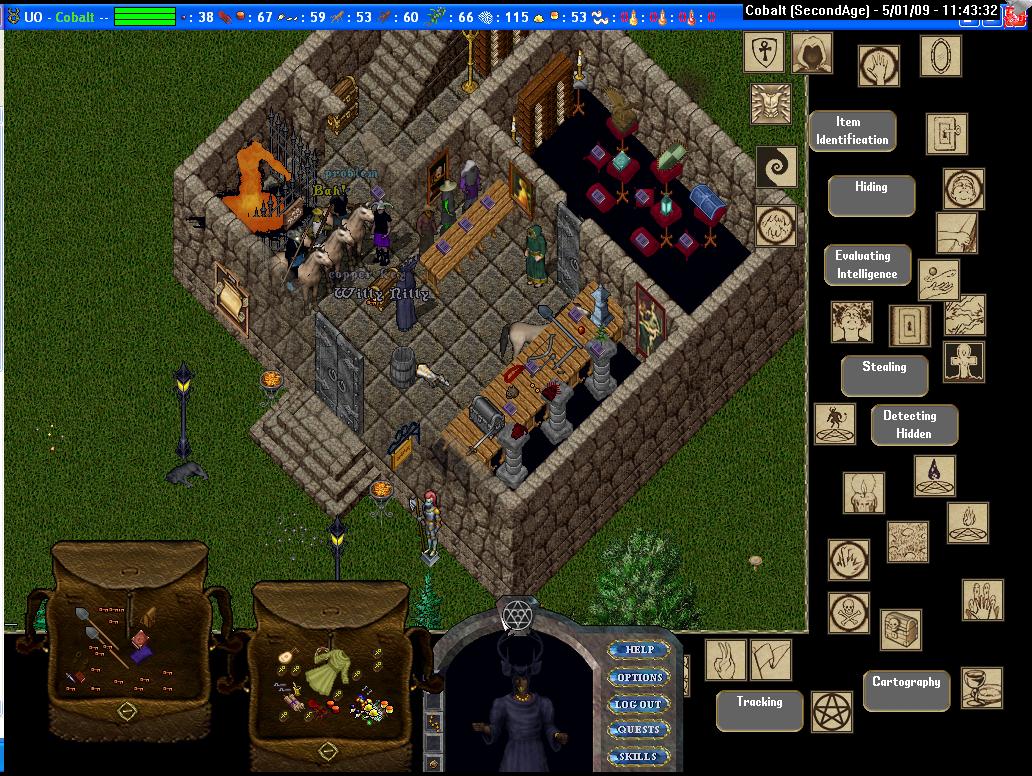
Task: Activate the ankh shield spell icon
Action: 763,53
